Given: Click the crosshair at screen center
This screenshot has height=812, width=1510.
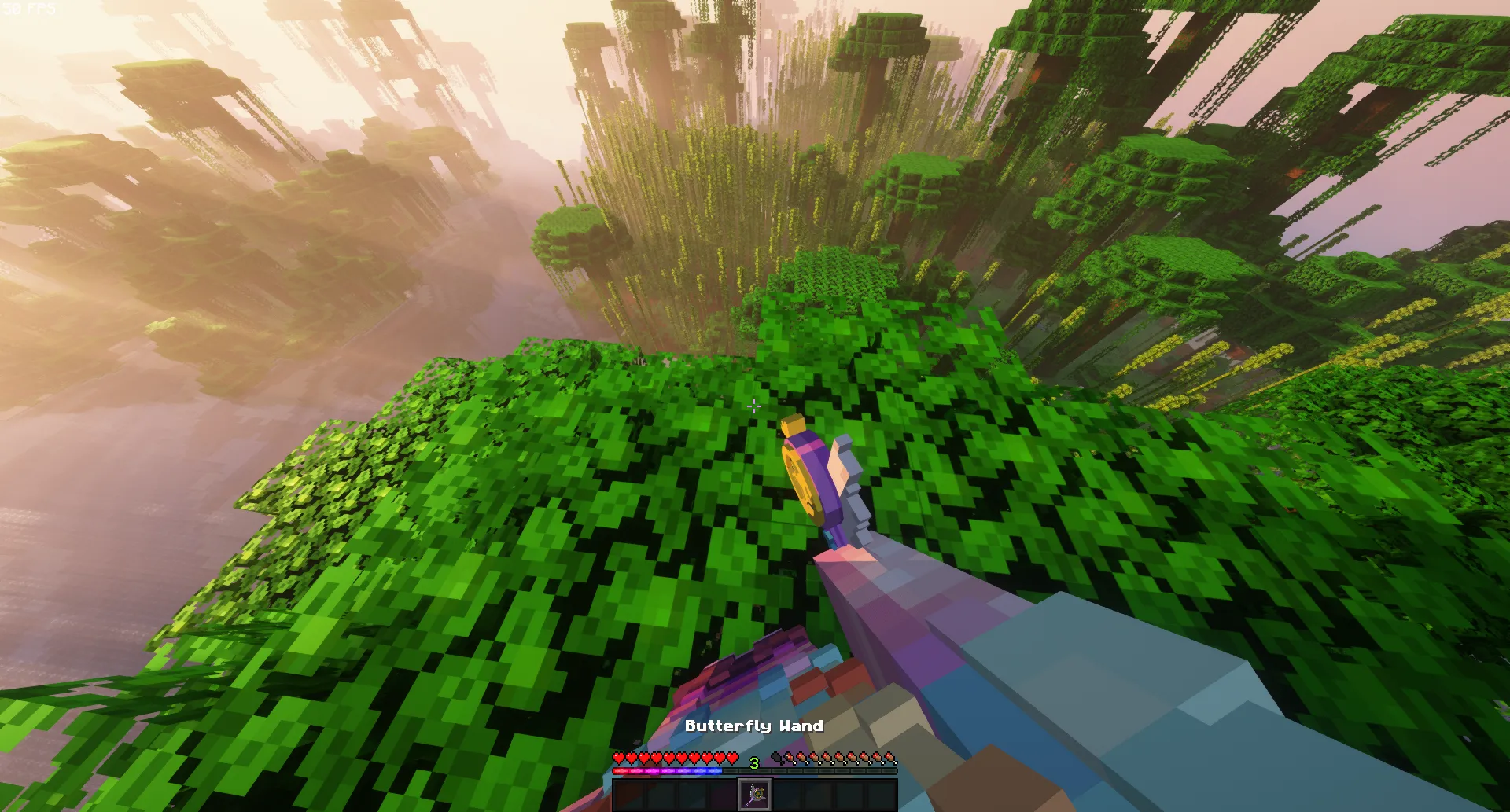Looking at the screenshot, I should coord(754,406).
